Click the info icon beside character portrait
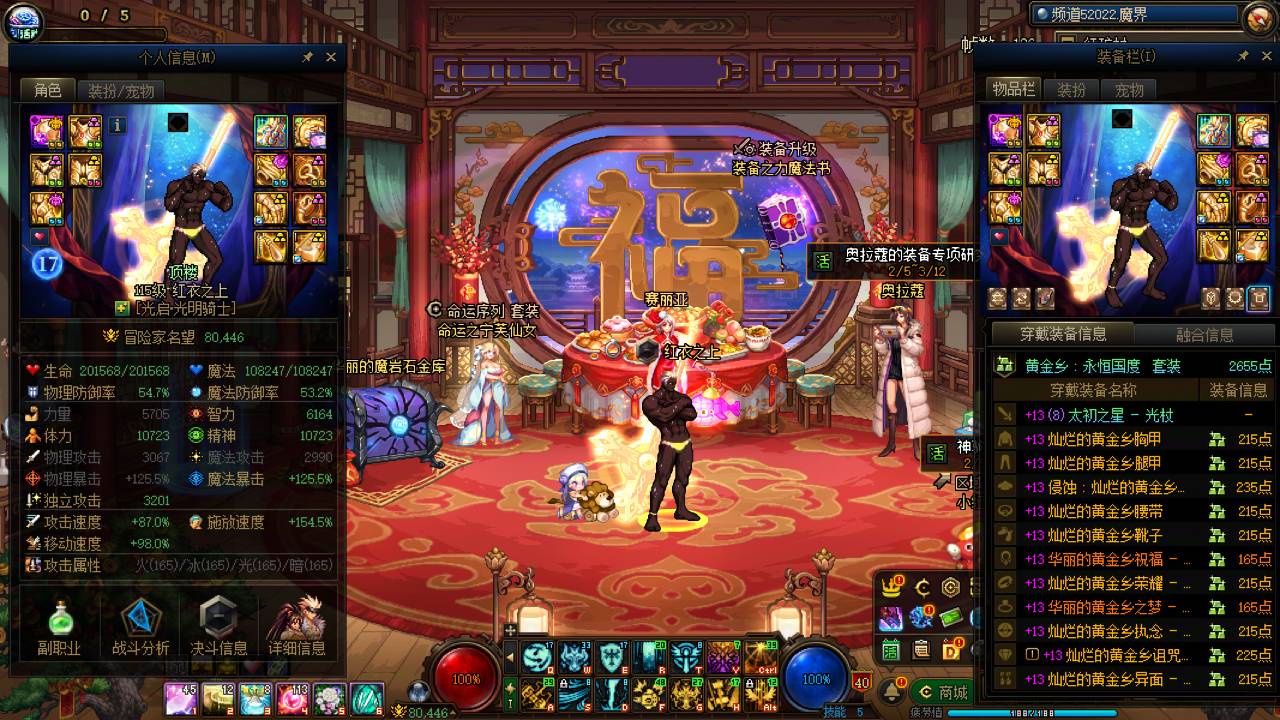This screenshot has height=720, width=1280. (x=117, y=125)
